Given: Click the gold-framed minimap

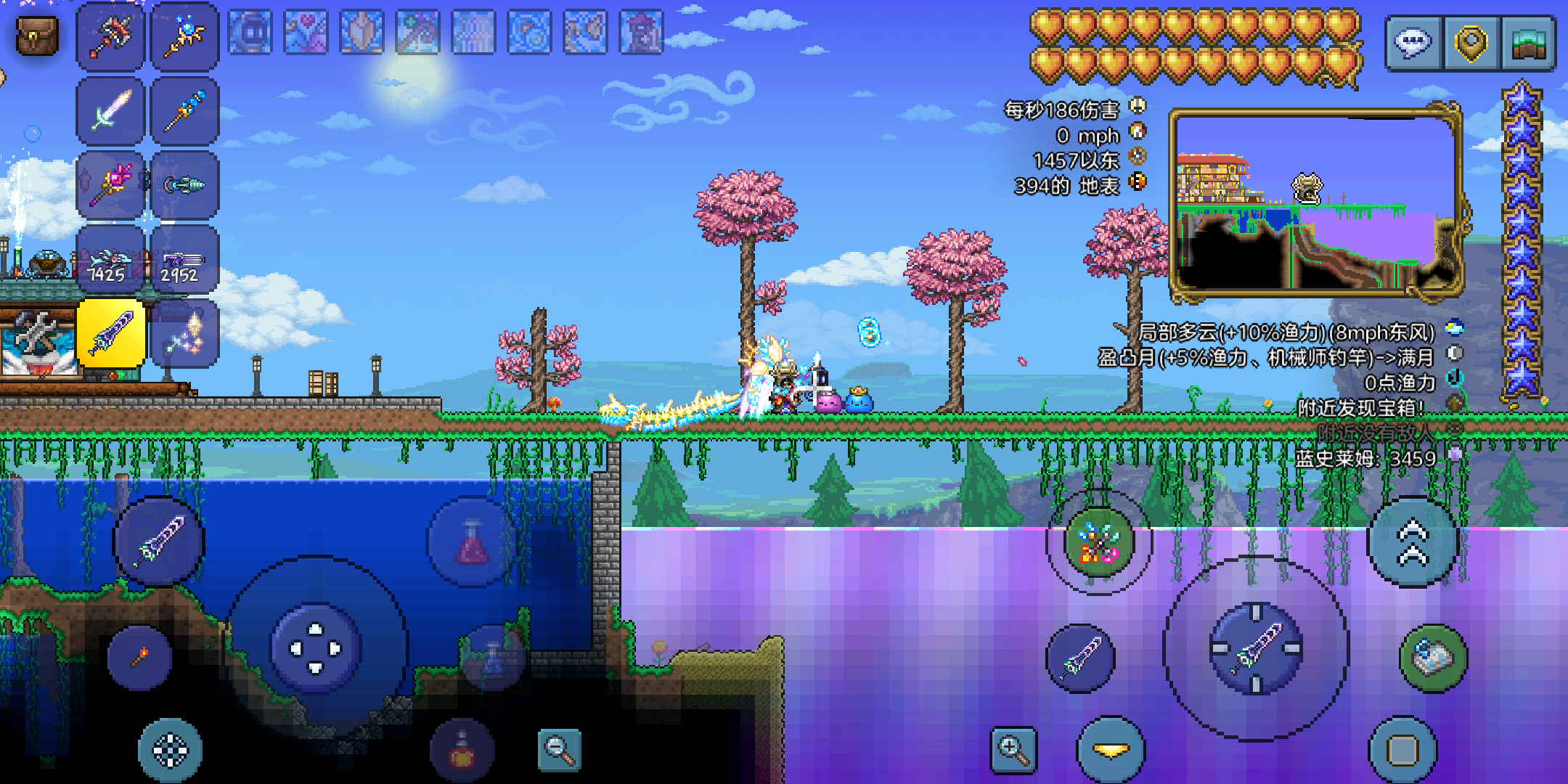Looking at the screenshot, I should pyautogui.click(x=1314, y=203).
